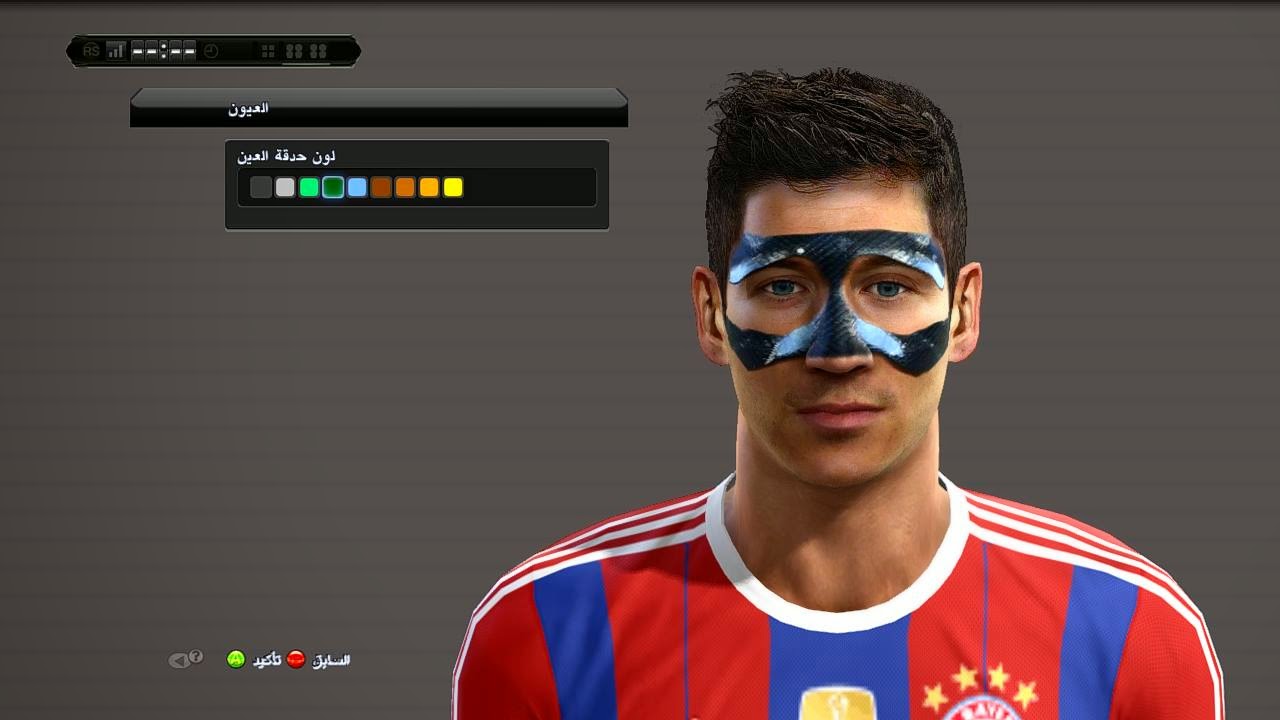Click the first slider segment icon in top bar
The width and height of the screenshot is (1280, 720).
[137, 50]
